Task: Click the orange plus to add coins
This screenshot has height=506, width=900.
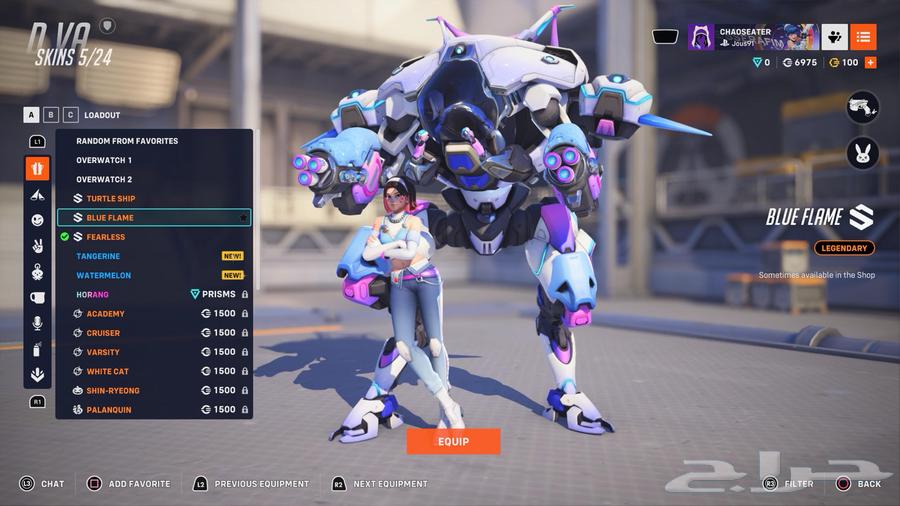Action: click(x=870, y=62)
